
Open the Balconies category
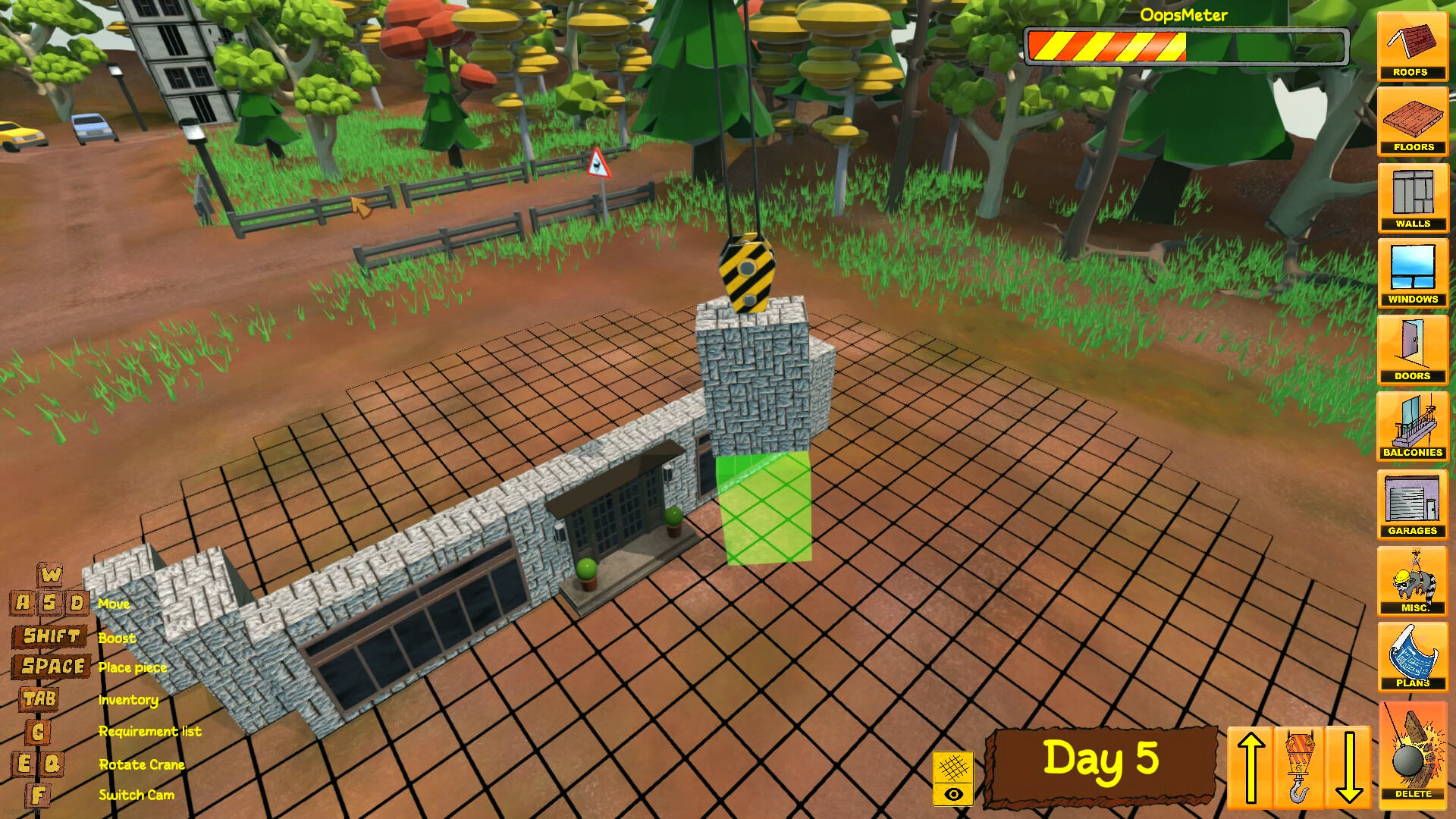[1412, 426]
